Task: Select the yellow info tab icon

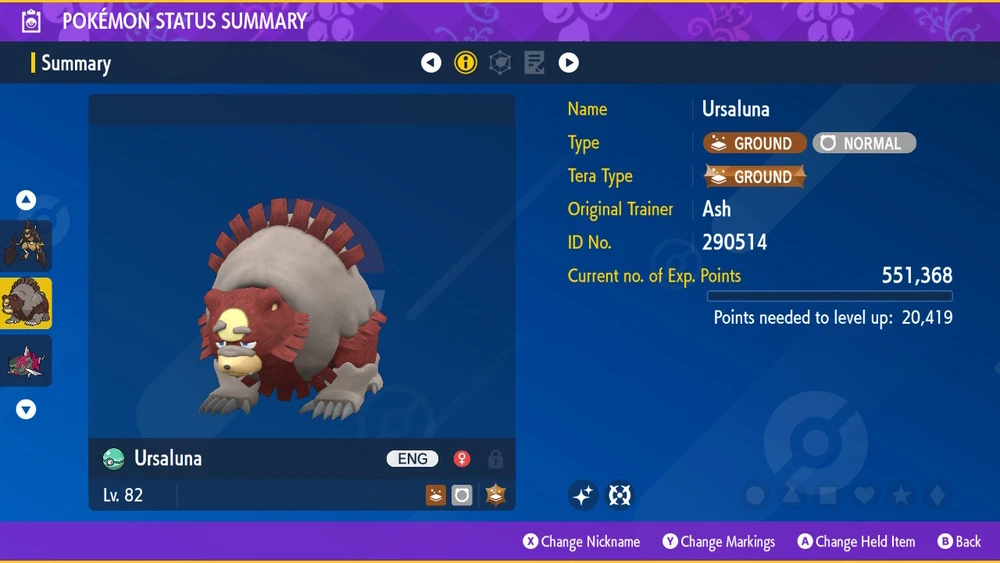Action: (x=466, y=63)
